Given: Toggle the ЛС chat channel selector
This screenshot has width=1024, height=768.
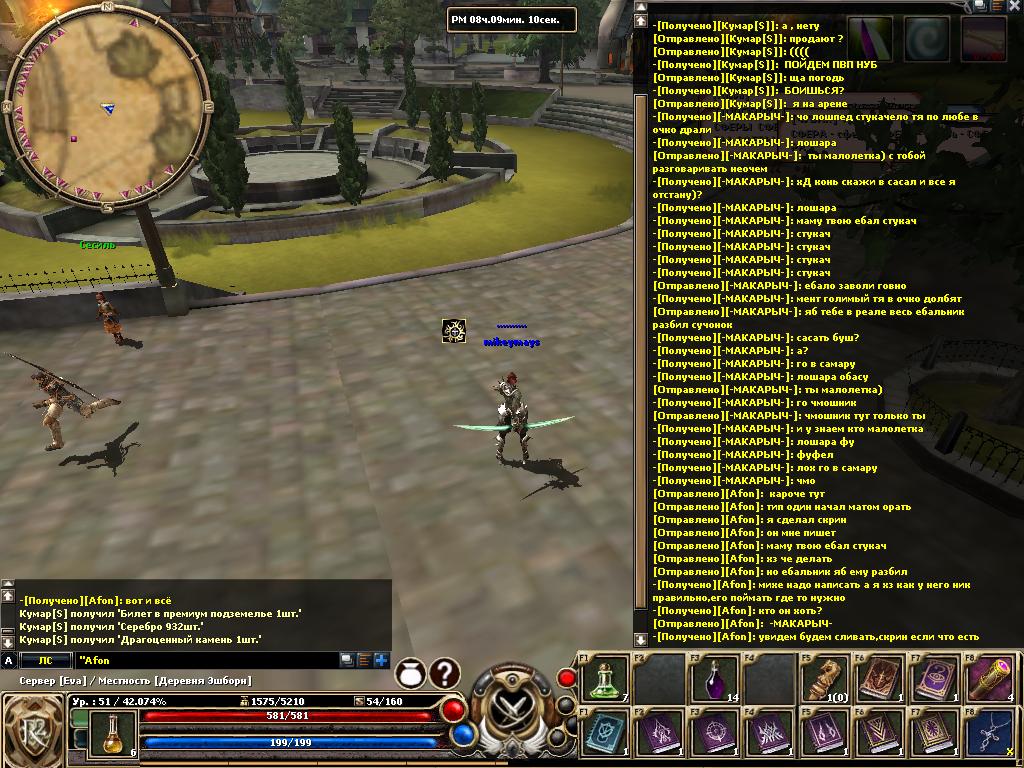Looking at the screenshot, I should [x=45, y=660].
